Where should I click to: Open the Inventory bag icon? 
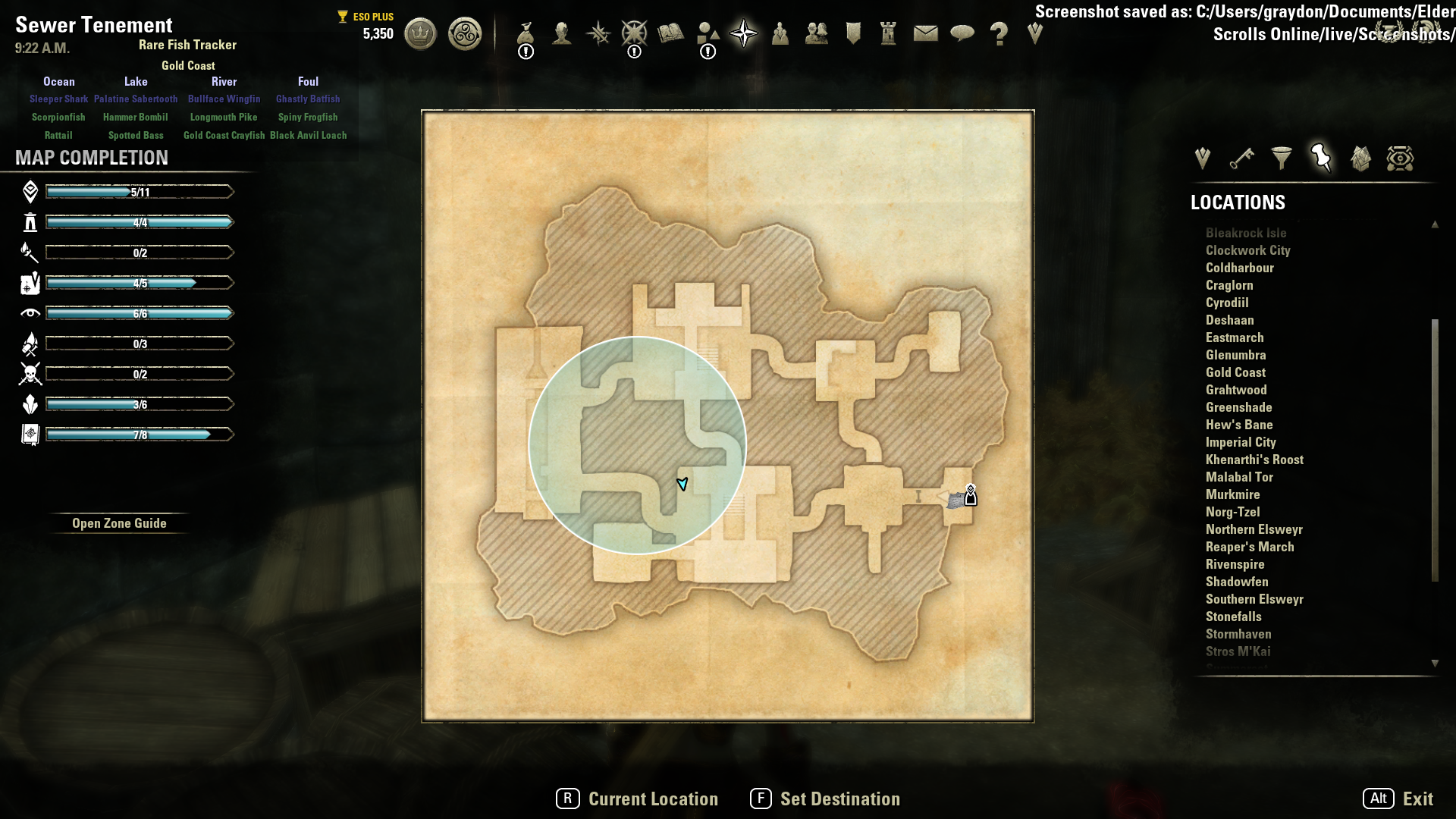point(526,34)
